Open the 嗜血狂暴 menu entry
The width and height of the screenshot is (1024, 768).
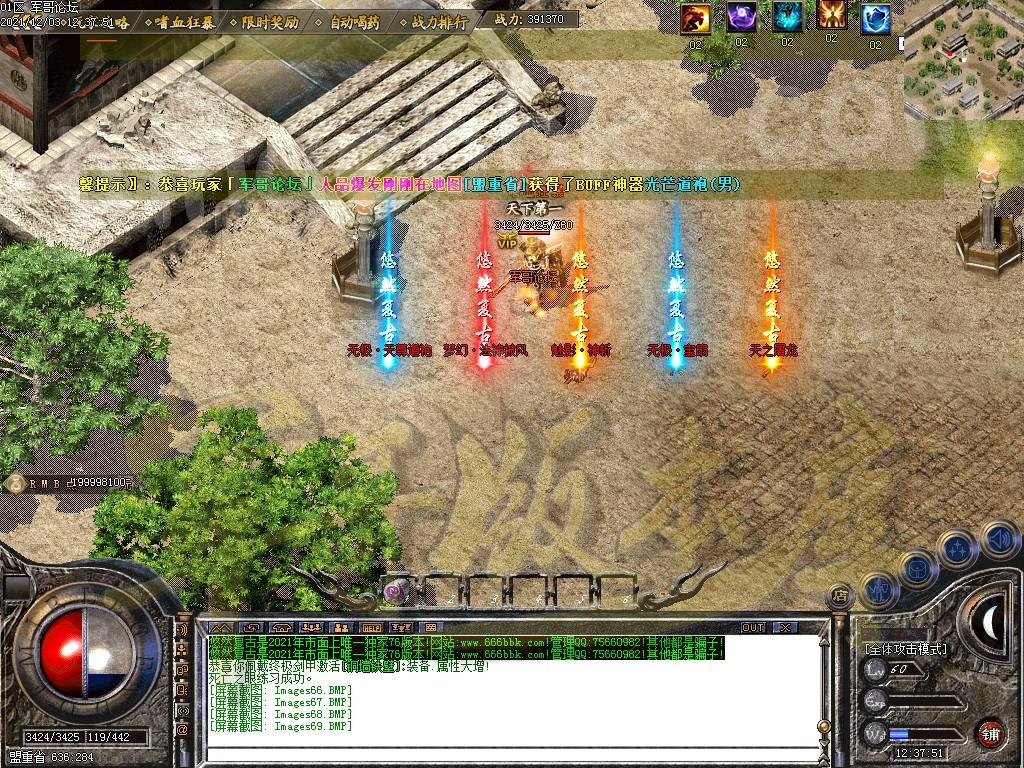(x=183, y=21)
